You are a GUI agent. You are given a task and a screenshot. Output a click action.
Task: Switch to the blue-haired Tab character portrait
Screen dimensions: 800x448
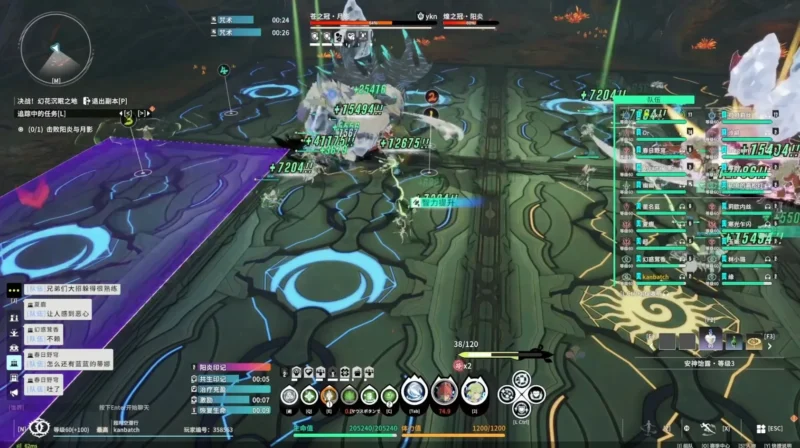[x=414, y=393]
